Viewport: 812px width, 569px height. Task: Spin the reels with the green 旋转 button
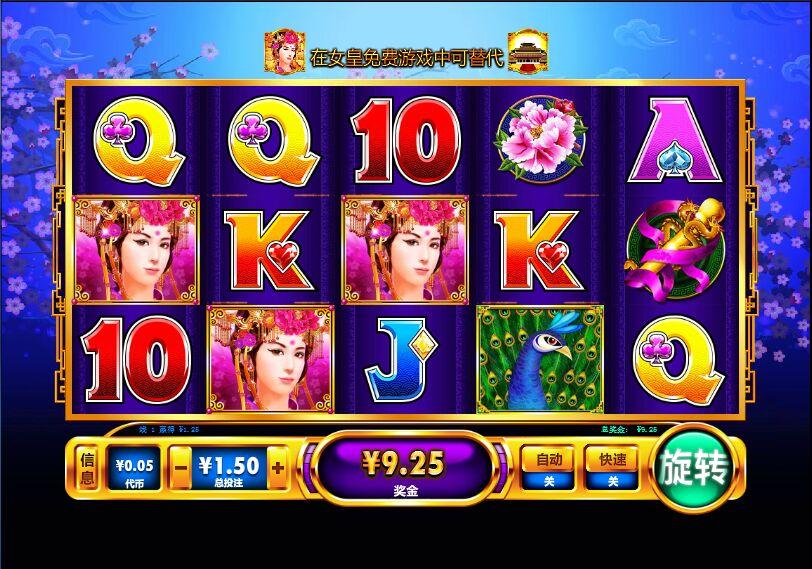(694, 469)
